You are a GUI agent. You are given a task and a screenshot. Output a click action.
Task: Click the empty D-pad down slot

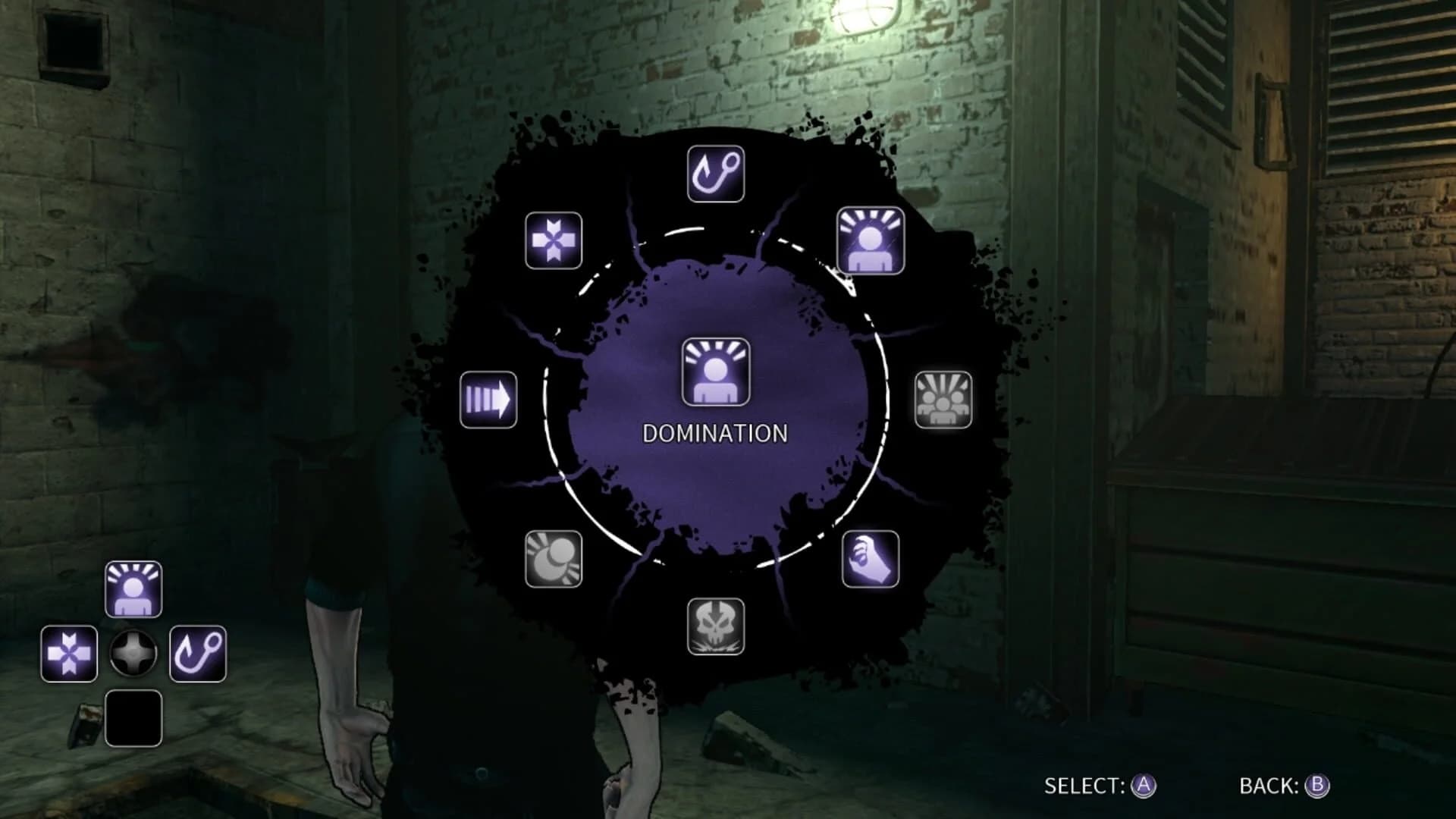(x=133, y=719)
